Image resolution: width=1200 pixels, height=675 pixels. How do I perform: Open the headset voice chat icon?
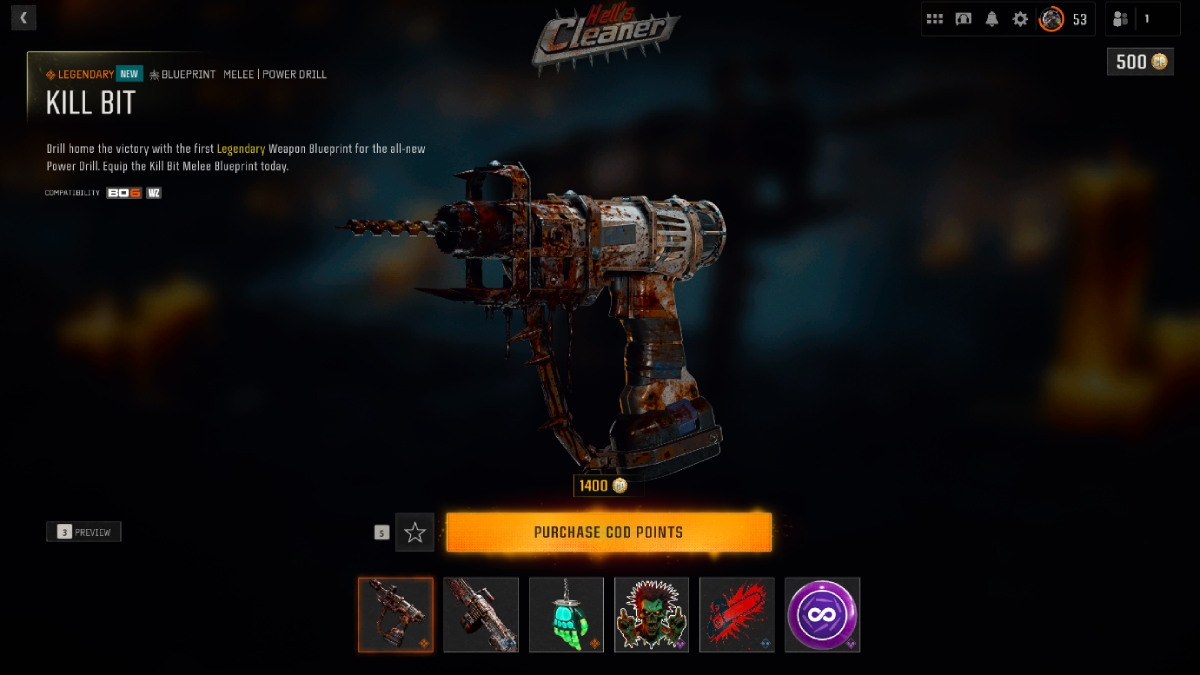(x=963, y=19)
